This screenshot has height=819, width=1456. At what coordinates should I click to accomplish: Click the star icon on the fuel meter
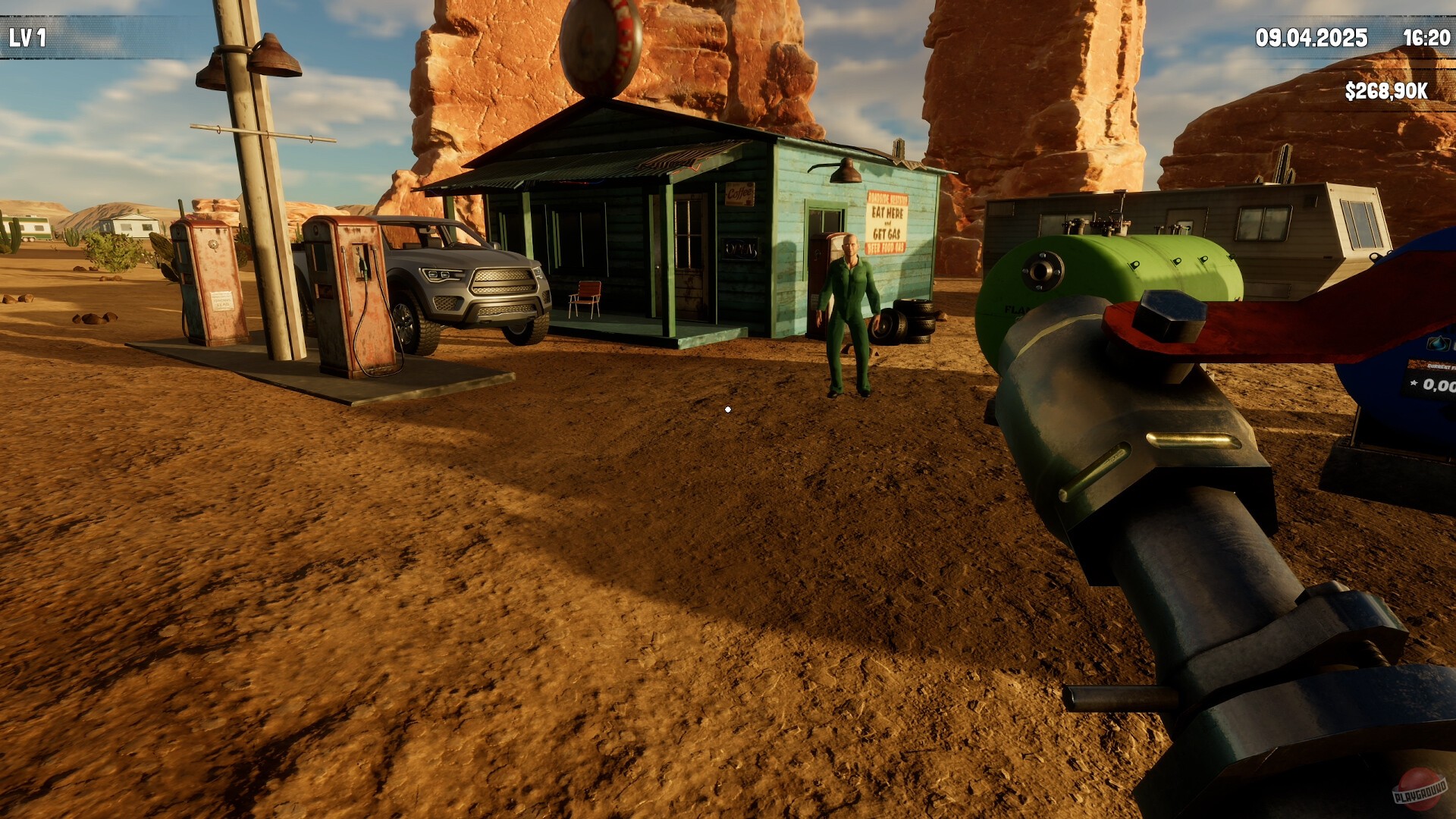pyautogui.click(x=1414, y=384)
